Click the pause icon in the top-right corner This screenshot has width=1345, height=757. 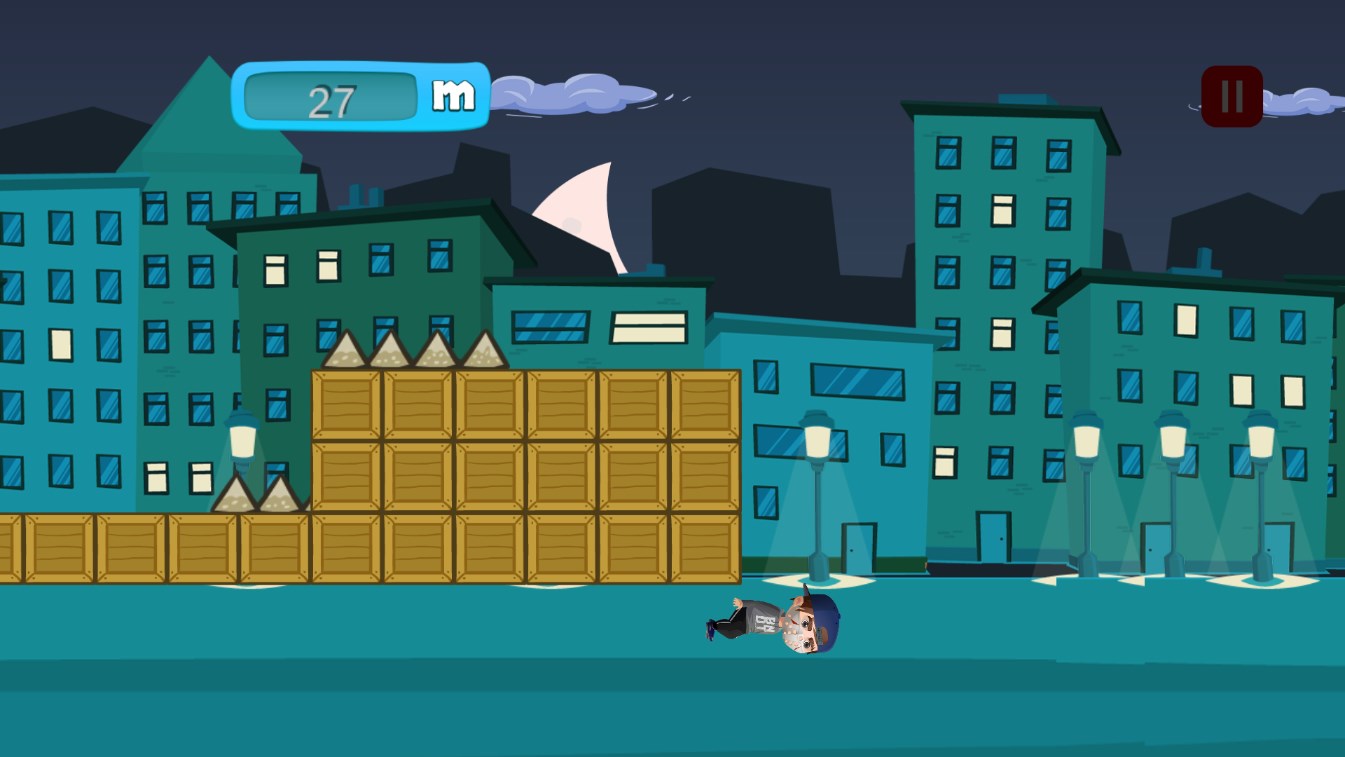click(x=1230, y=95)
